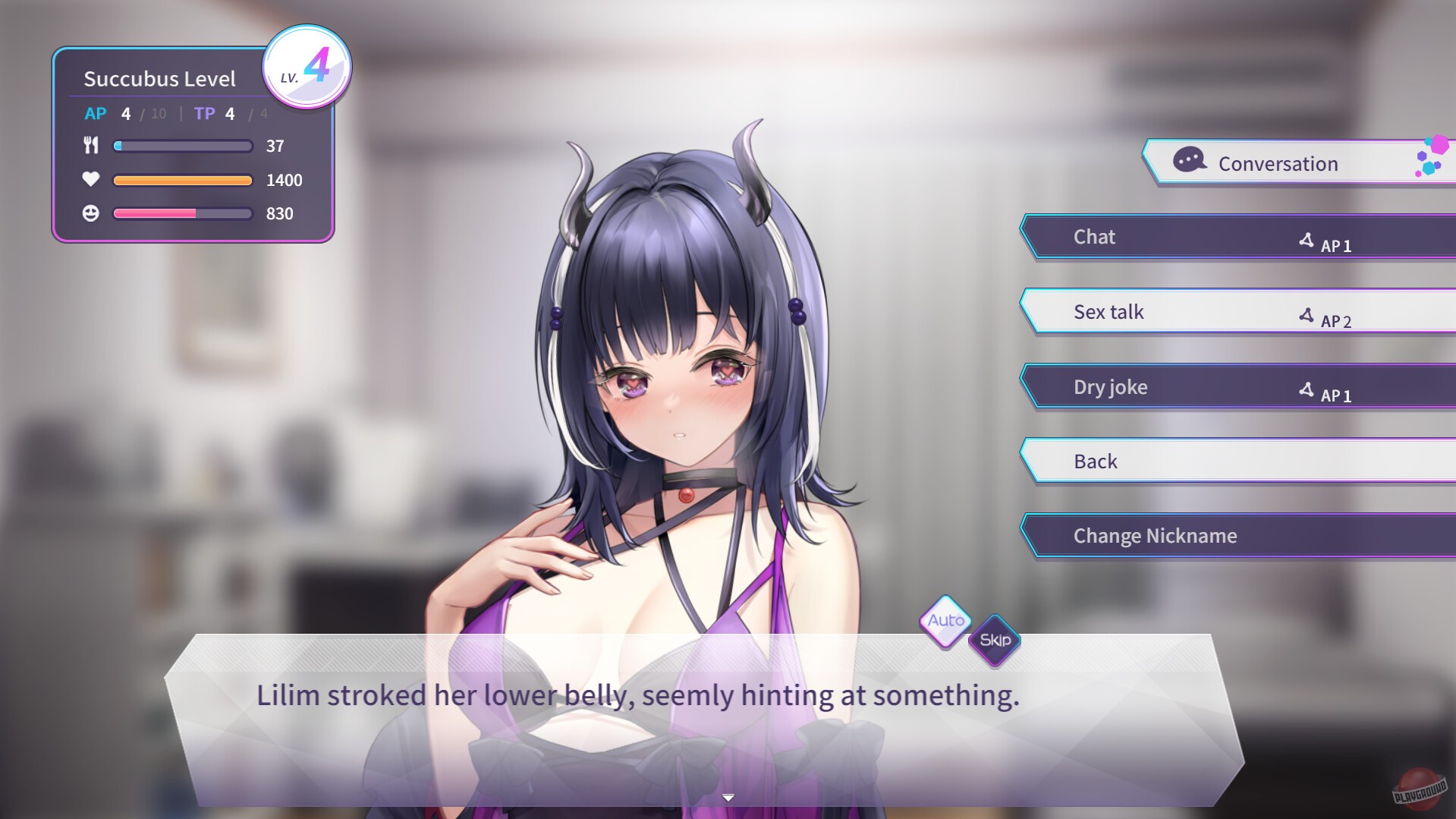Enable Skip mode

[x=994, y=640]
